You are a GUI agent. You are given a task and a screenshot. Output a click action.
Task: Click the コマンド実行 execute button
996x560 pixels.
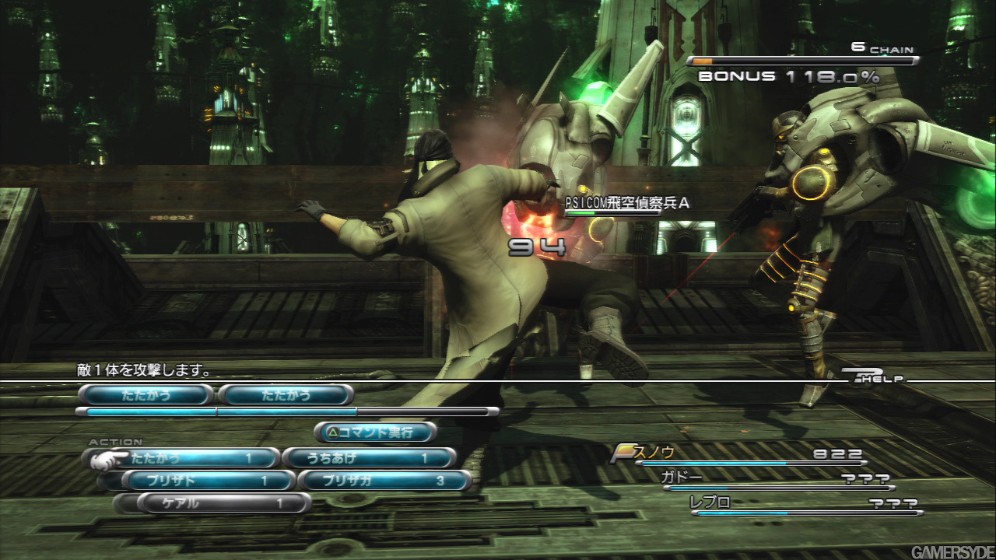click(x=376, y=433)
